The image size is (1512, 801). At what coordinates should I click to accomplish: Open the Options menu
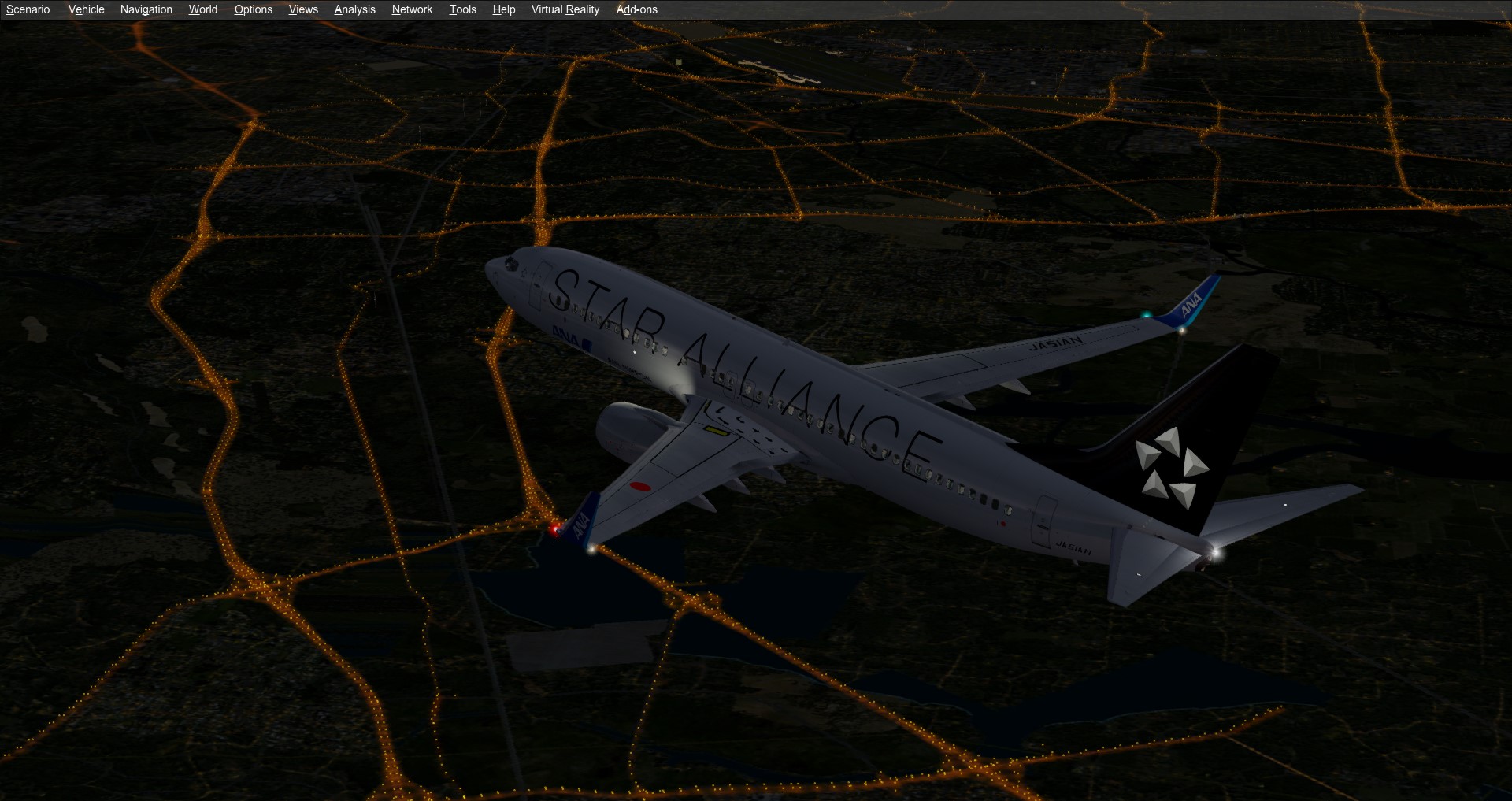tap(253, 9)
